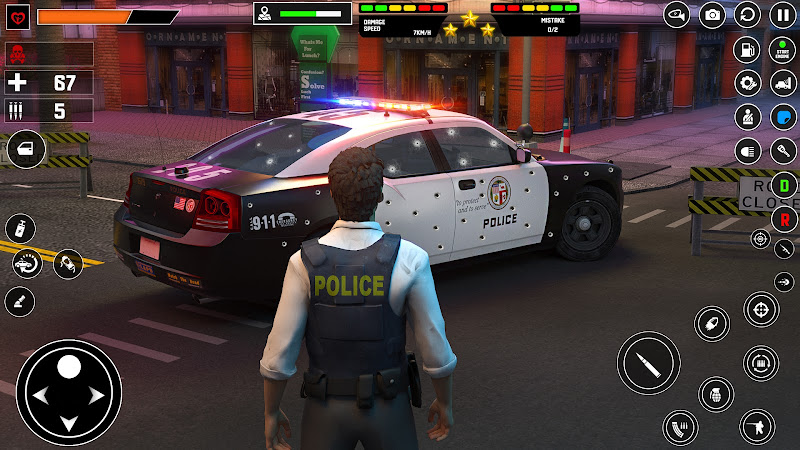
Task: Switch view using the eye camera icon
Action: pyautogui.click(x=677, y=14)
